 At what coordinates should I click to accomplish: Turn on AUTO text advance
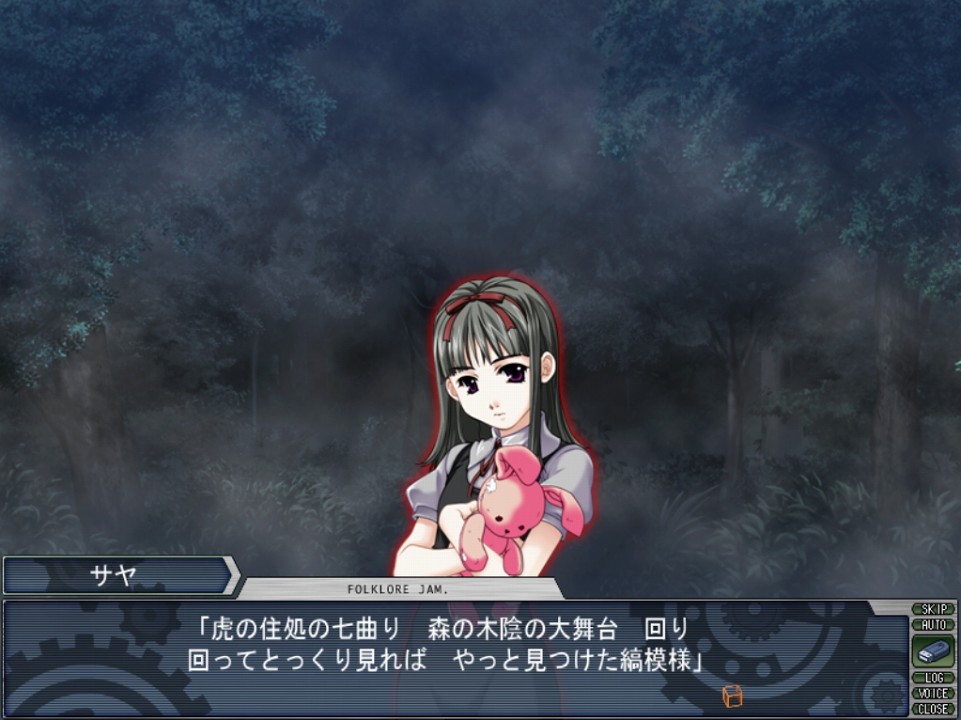(x=933, y=624)
